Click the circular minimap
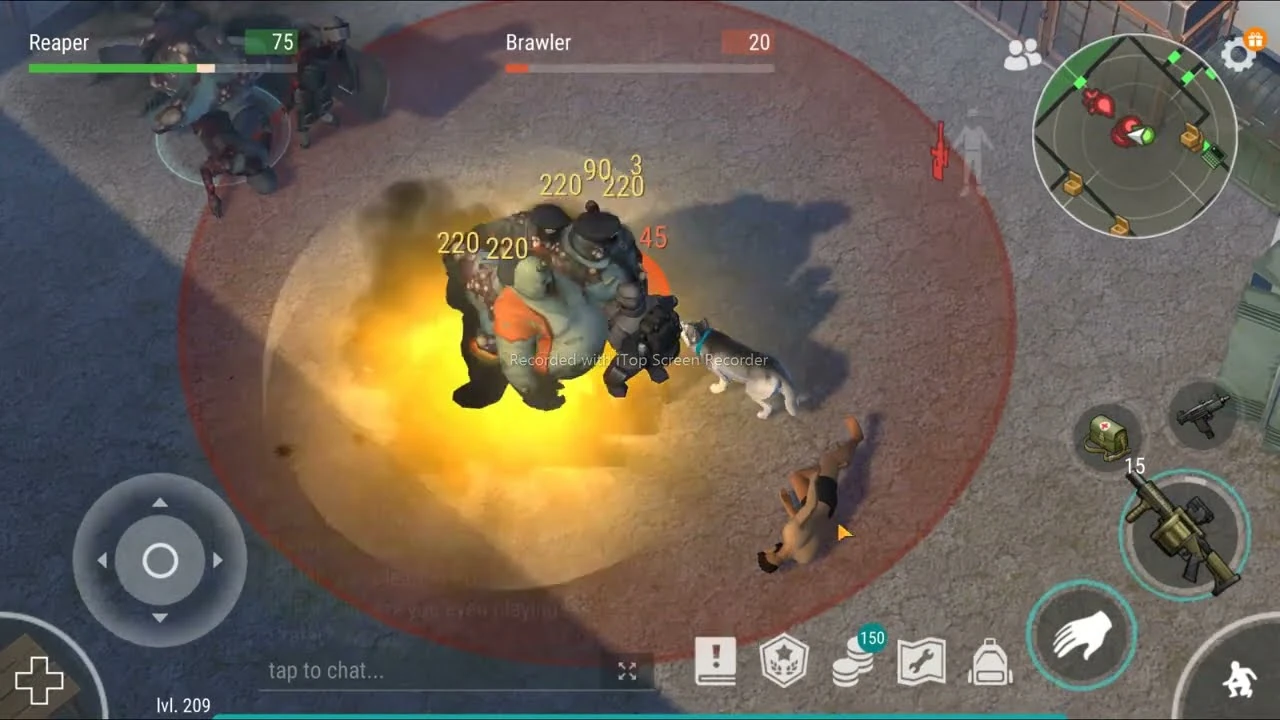The height and width of the screenshot is (720, 1280). pyautogui.click(x=1137, y=135)
